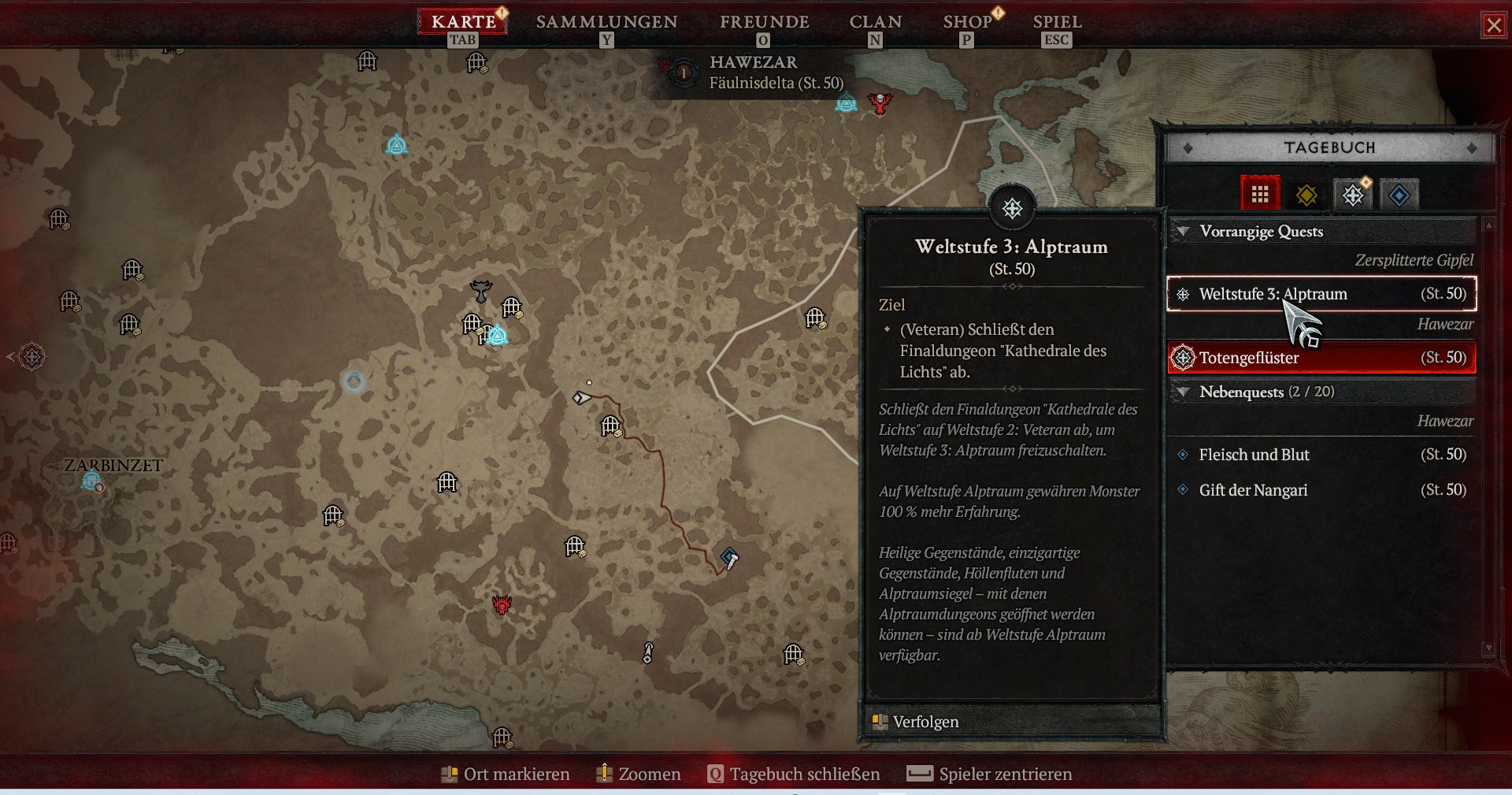This screenshot has width=1512, height=795.
Task: Click the Zarbinzet waypoint marker on the map
Action: pos(91,480)
